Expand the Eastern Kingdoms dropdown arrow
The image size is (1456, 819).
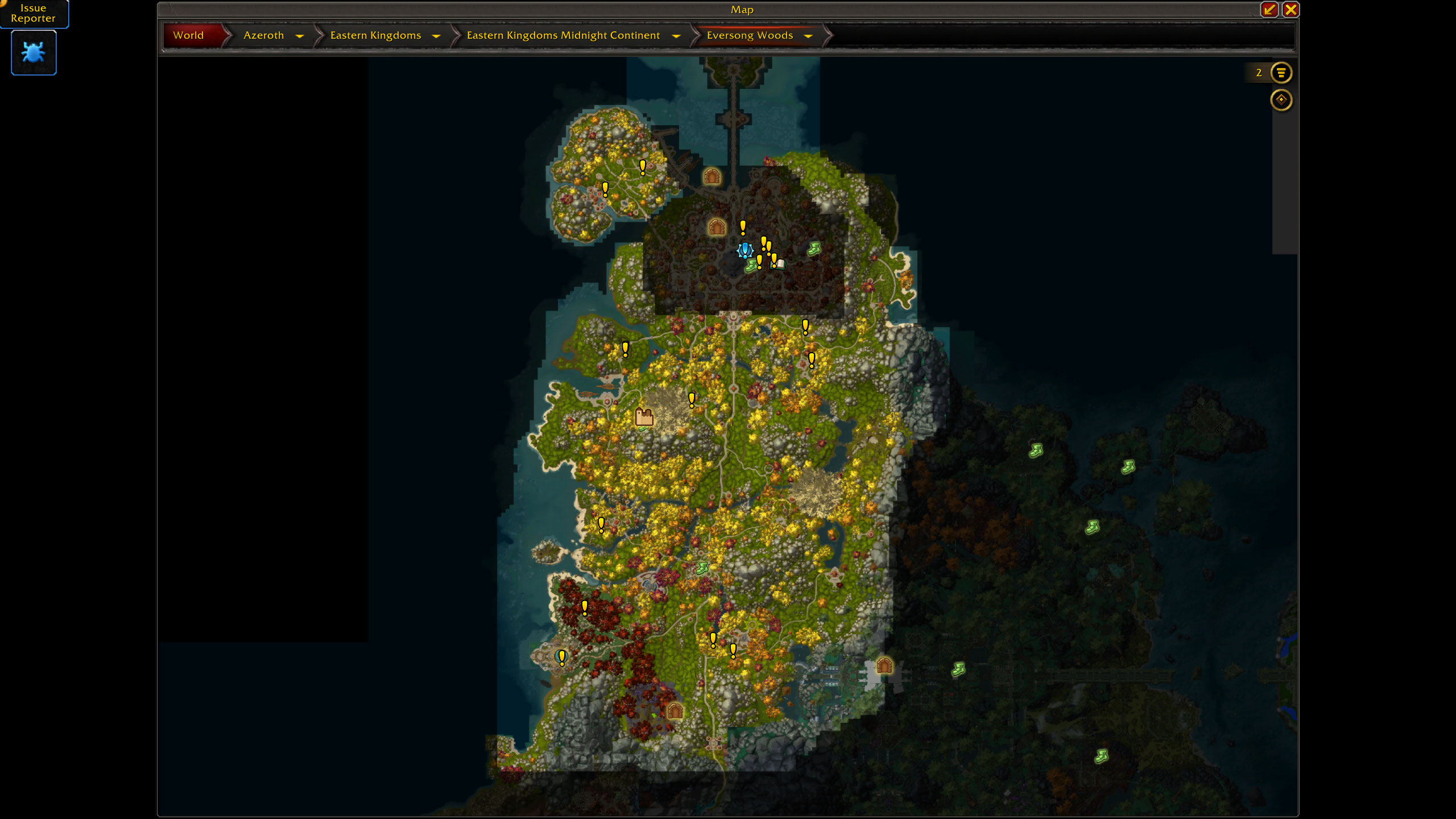point(436,36)
